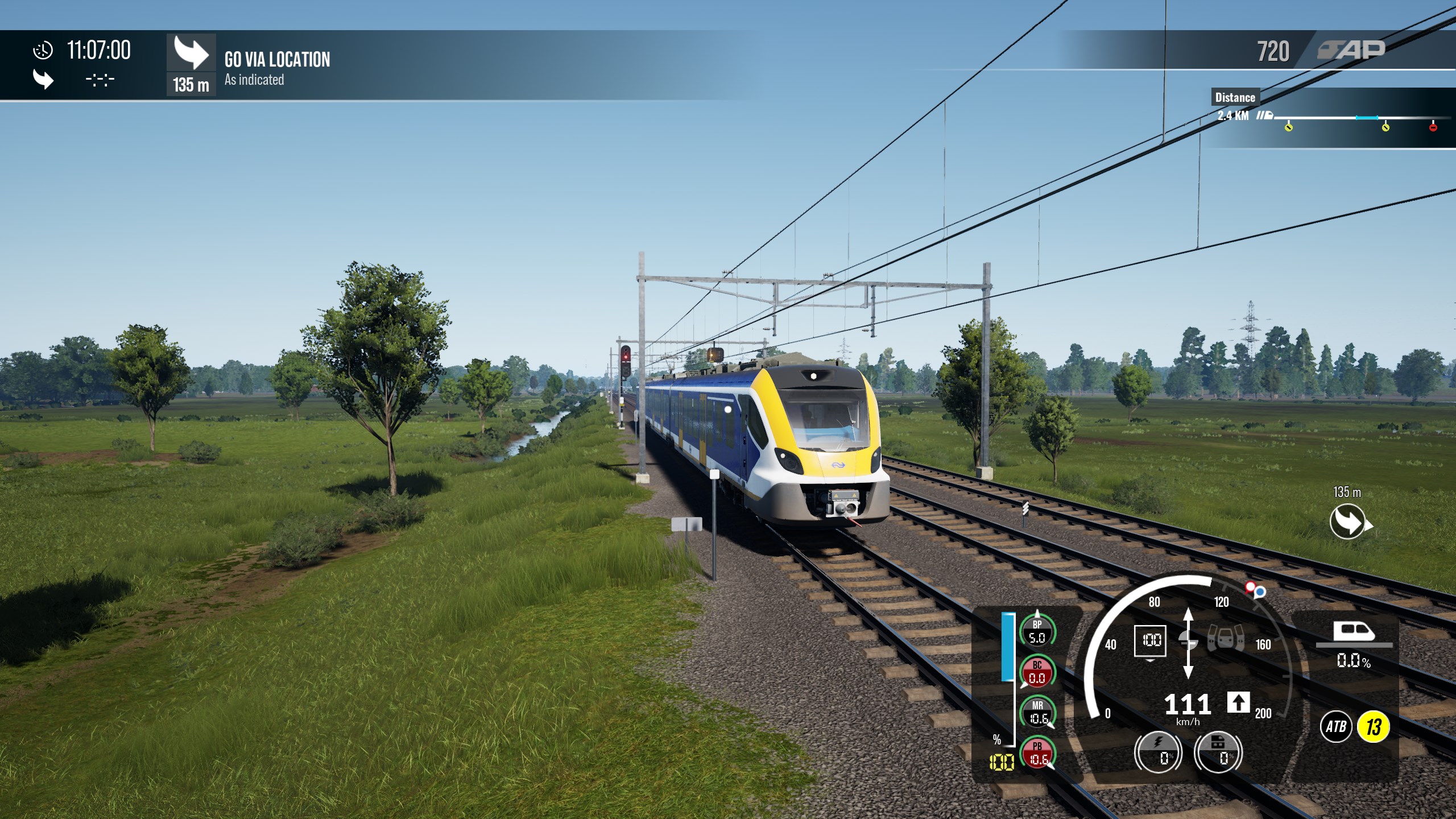Click the AP score logo
This screenshot has width=1456, height=819.
pyautogui.click(x=1351, y=50)
